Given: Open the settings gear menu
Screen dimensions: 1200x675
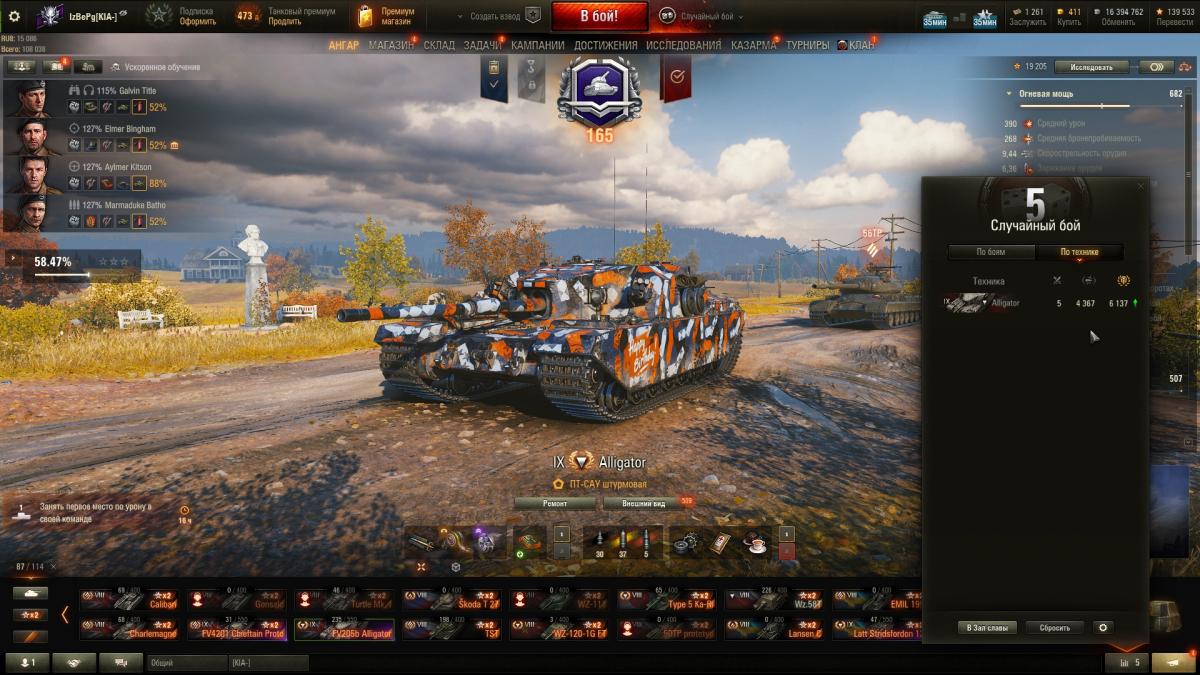Looking at the screenshot, I should (x=14, y=15).
